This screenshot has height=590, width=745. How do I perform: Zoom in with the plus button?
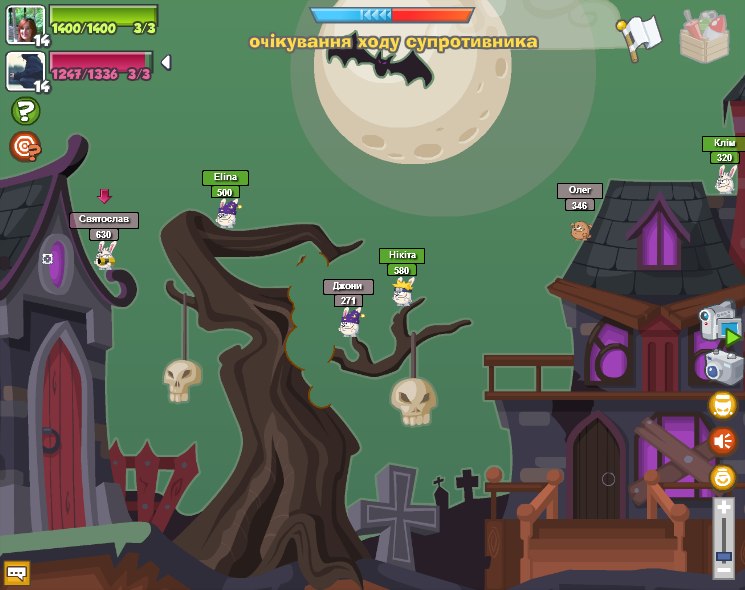point(723,508)
